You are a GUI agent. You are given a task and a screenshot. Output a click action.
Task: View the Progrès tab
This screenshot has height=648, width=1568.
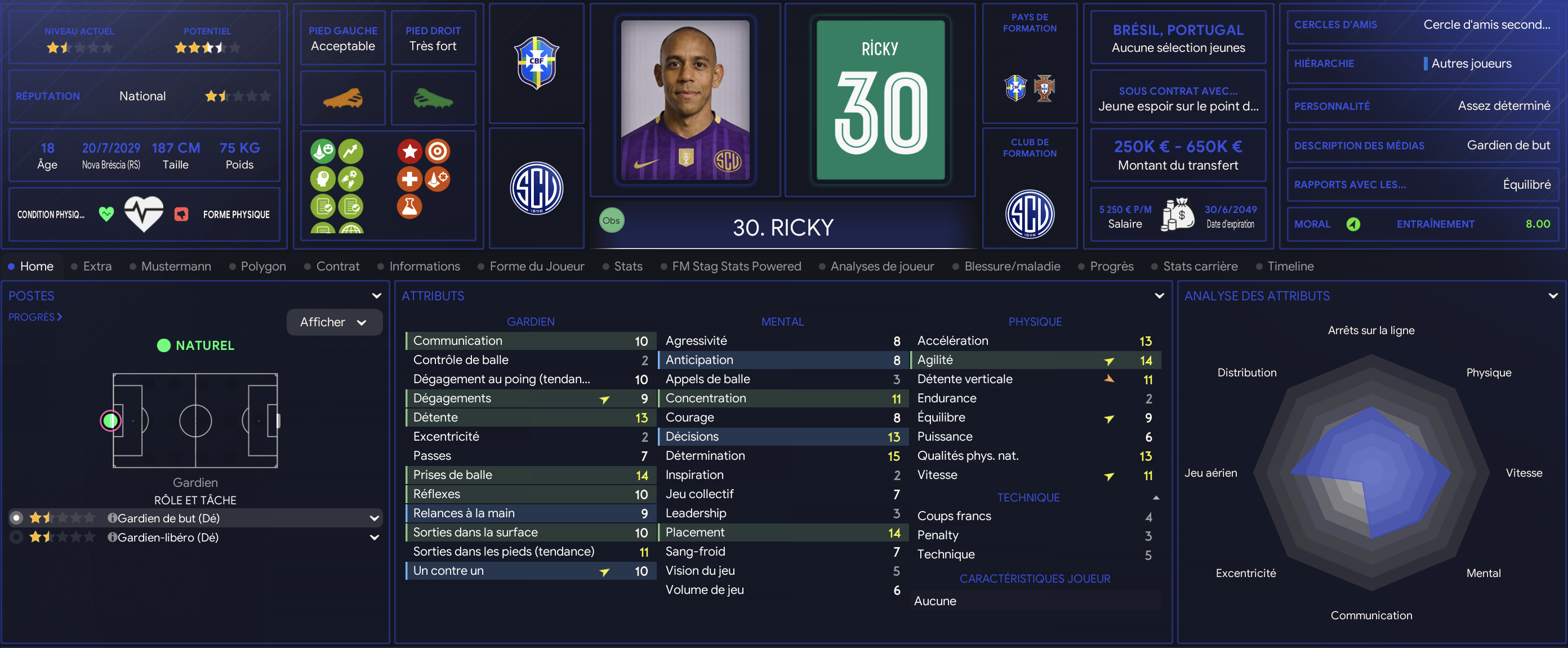pyautogui.click(x=1111, y=266)
